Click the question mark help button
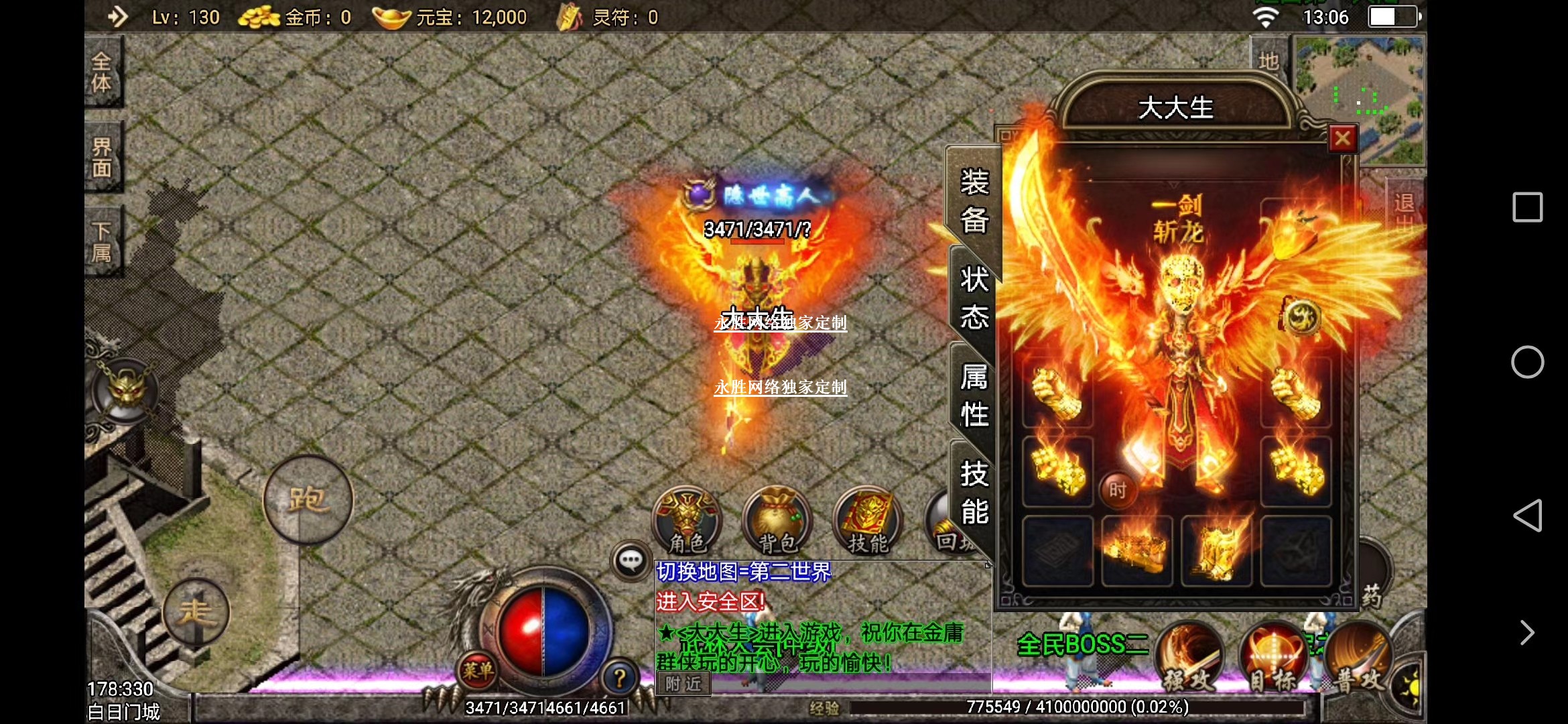The width and height of the screenshot is (1568, 724). click(x=619, y=678)
